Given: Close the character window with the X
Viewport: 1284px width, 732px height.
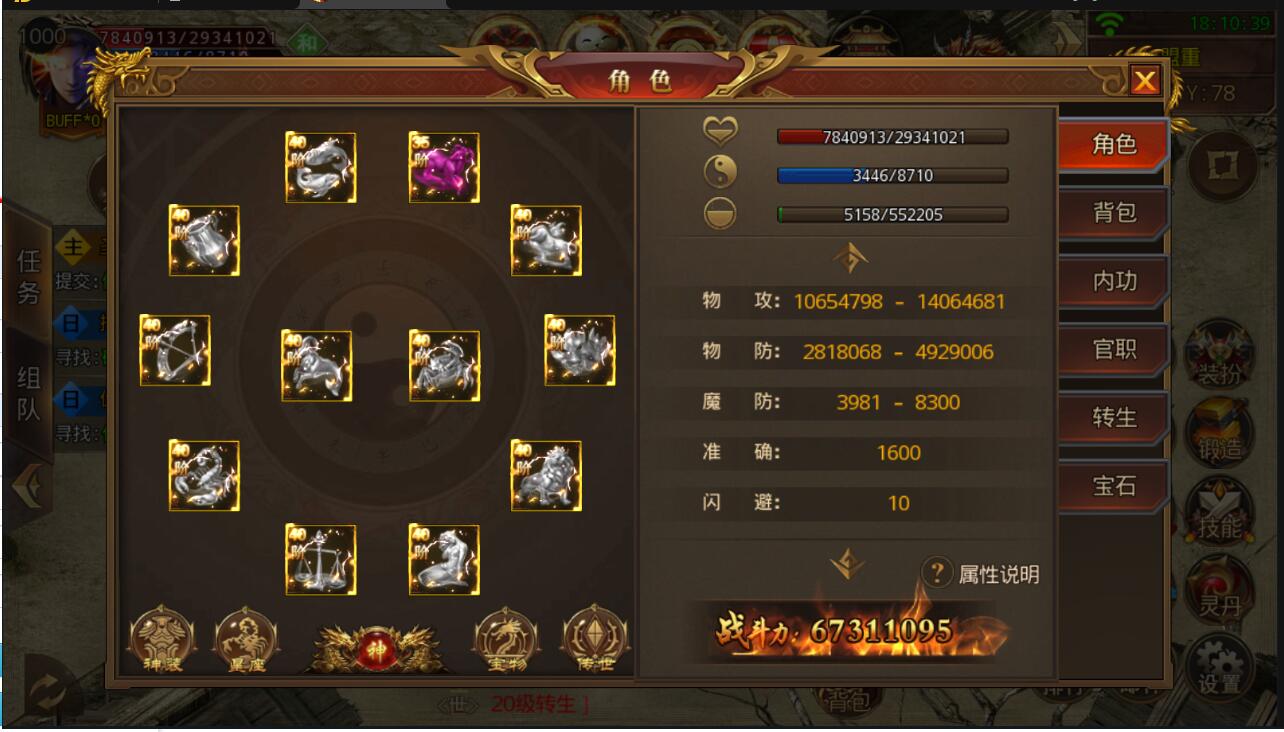Looking at the screenshot, I should [x=1144, y=81].
